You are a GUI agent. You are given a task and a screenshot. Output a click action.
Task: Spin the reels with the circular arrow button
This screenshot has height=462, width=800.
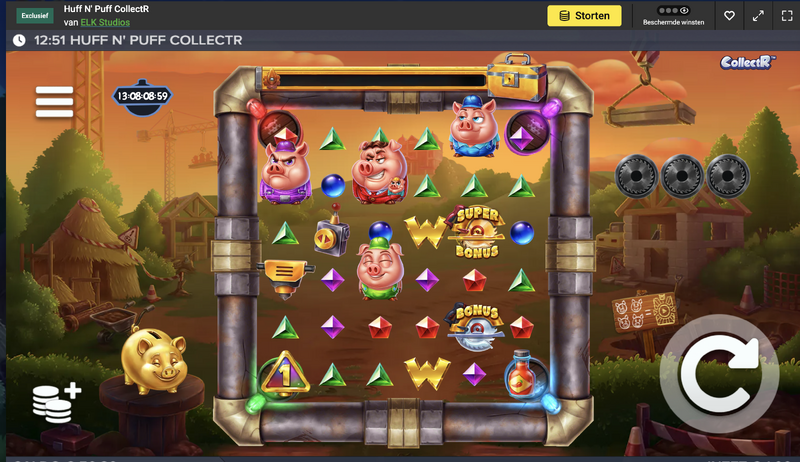[x=718, y=371]
